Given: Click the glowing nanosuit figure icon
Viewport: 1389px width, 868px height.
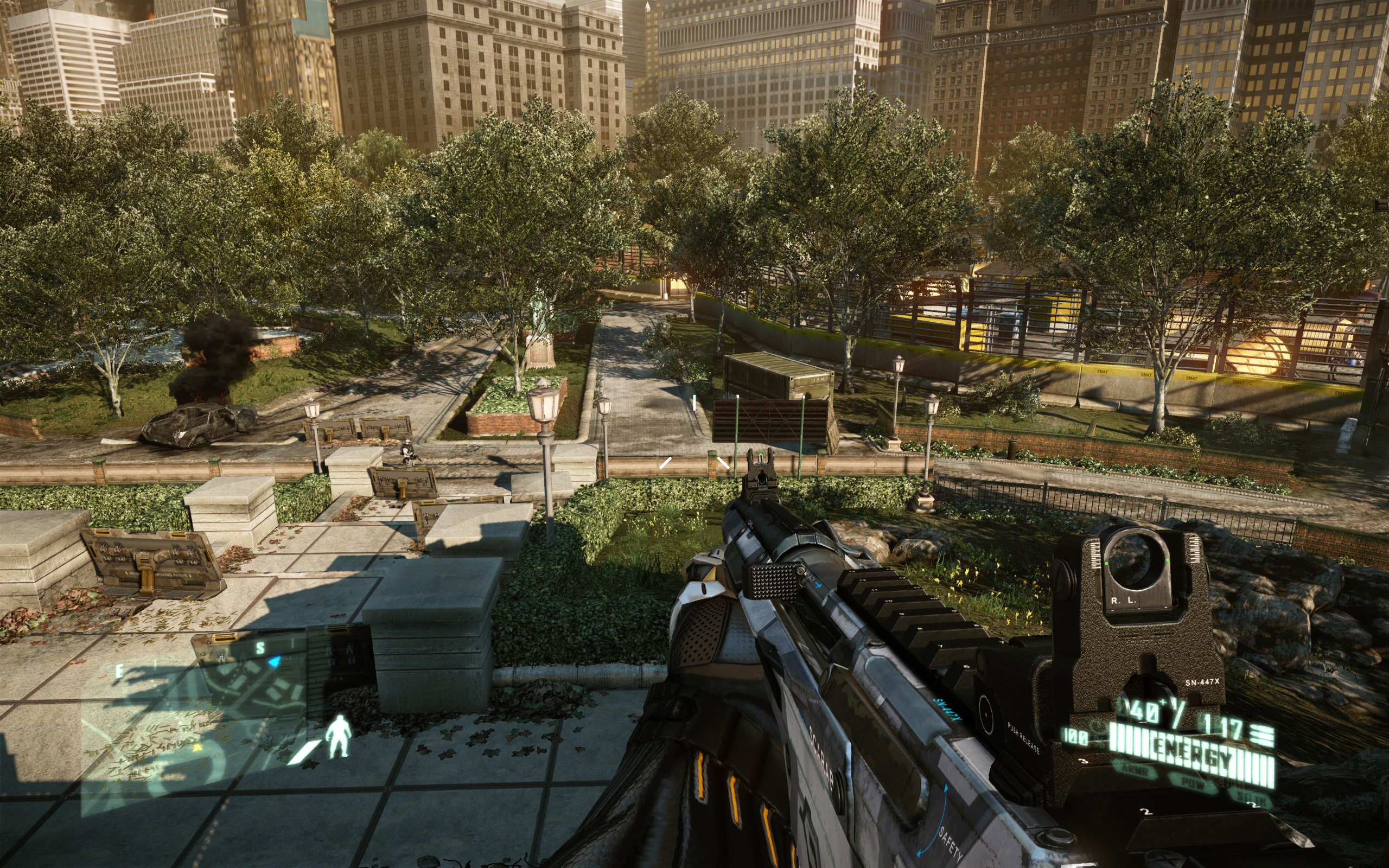Looking at the screenshot, I should click(338, 736).
